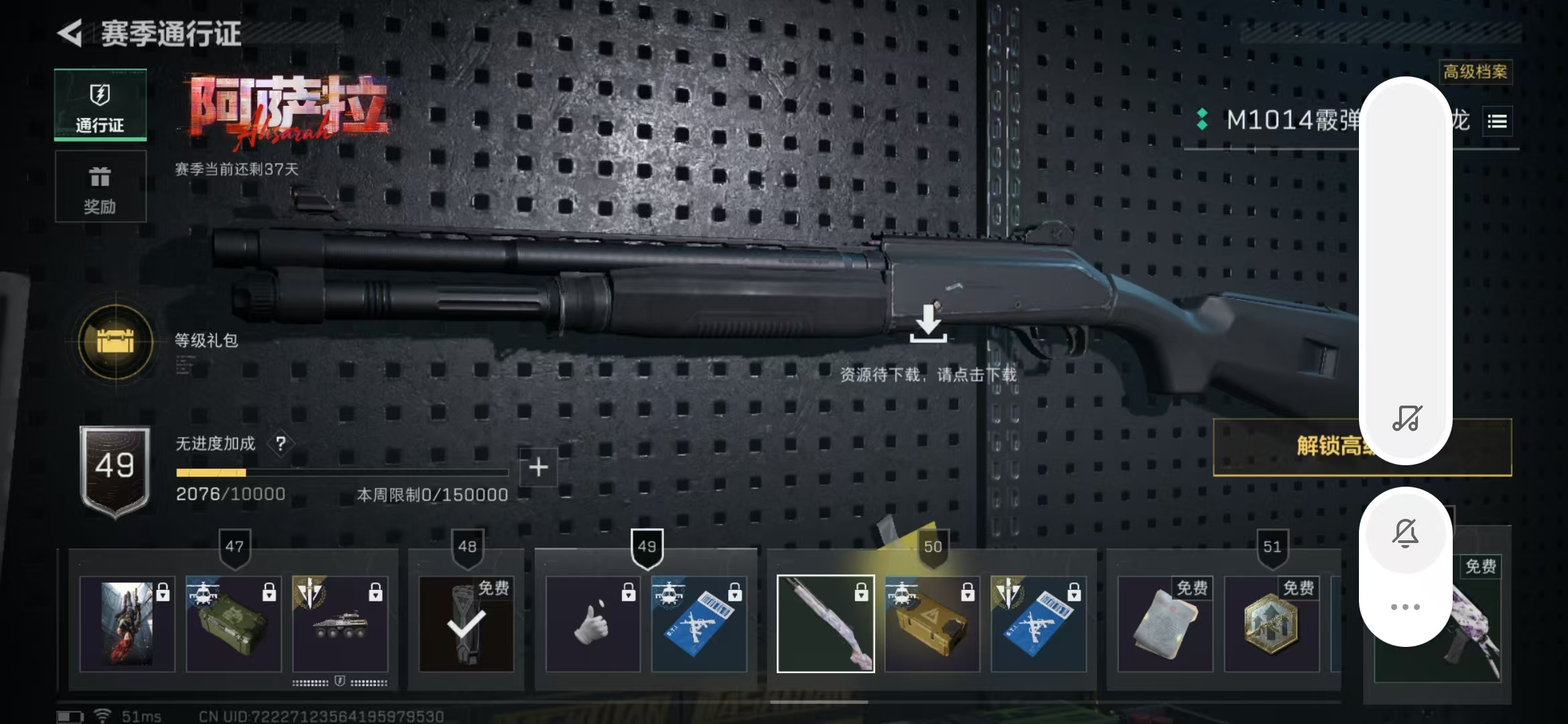Tap the crossed-out music note overlay icon
The height and width of the screenshot is (724, 1568).
coord(1406,418)
